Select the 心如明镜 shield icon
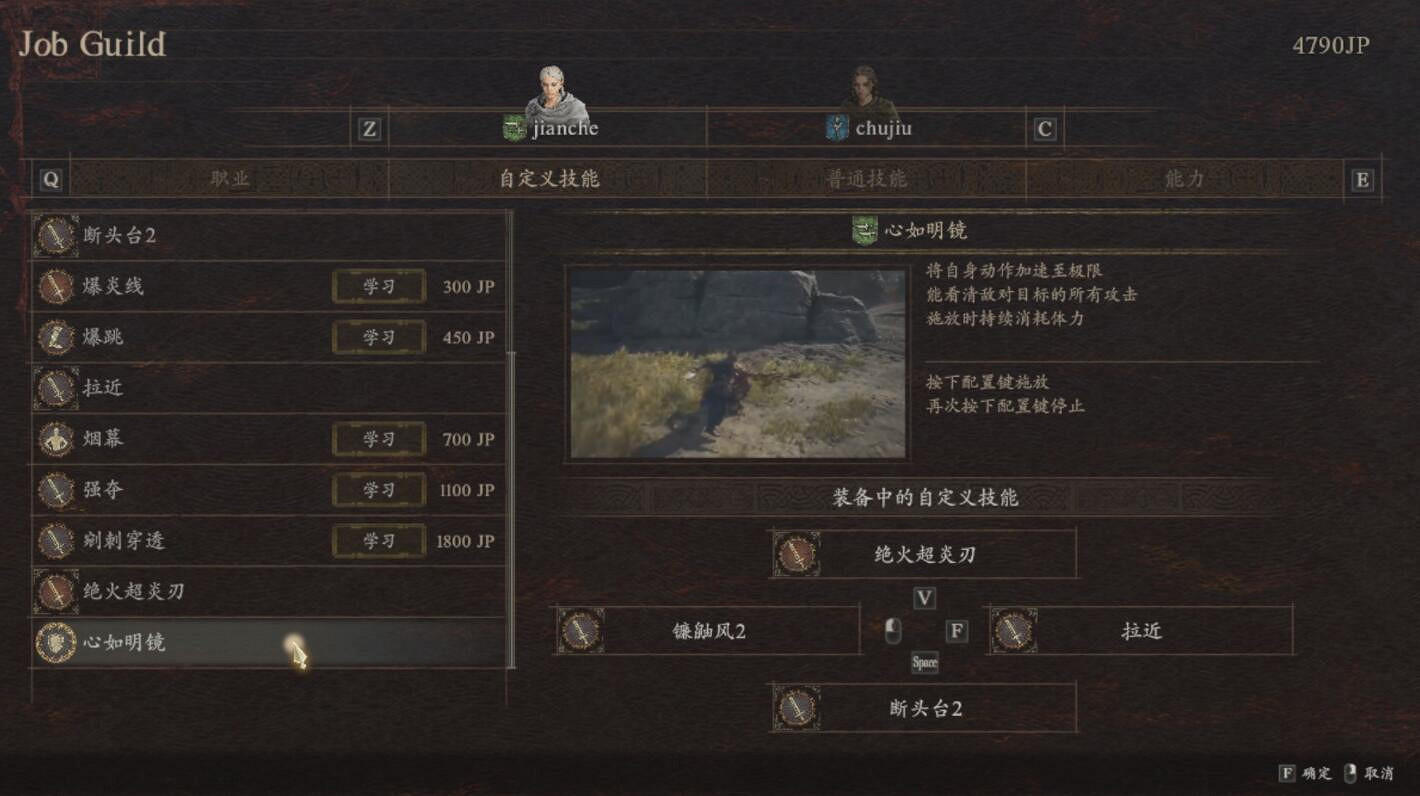Screen dimensions: 1420x796 57,644
